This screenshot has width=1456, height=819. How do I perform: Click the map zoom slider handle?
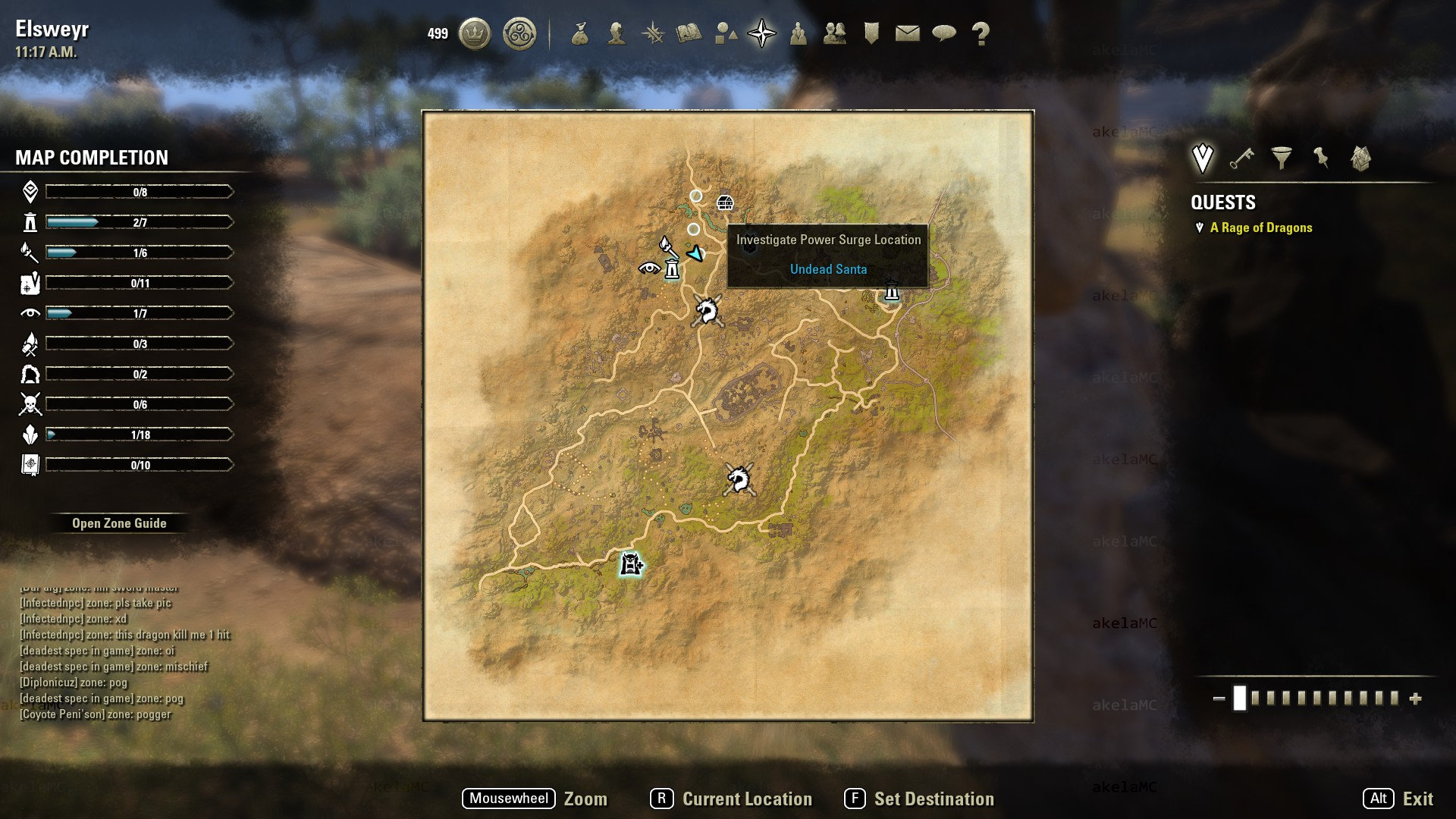[x=1240, y=698]
